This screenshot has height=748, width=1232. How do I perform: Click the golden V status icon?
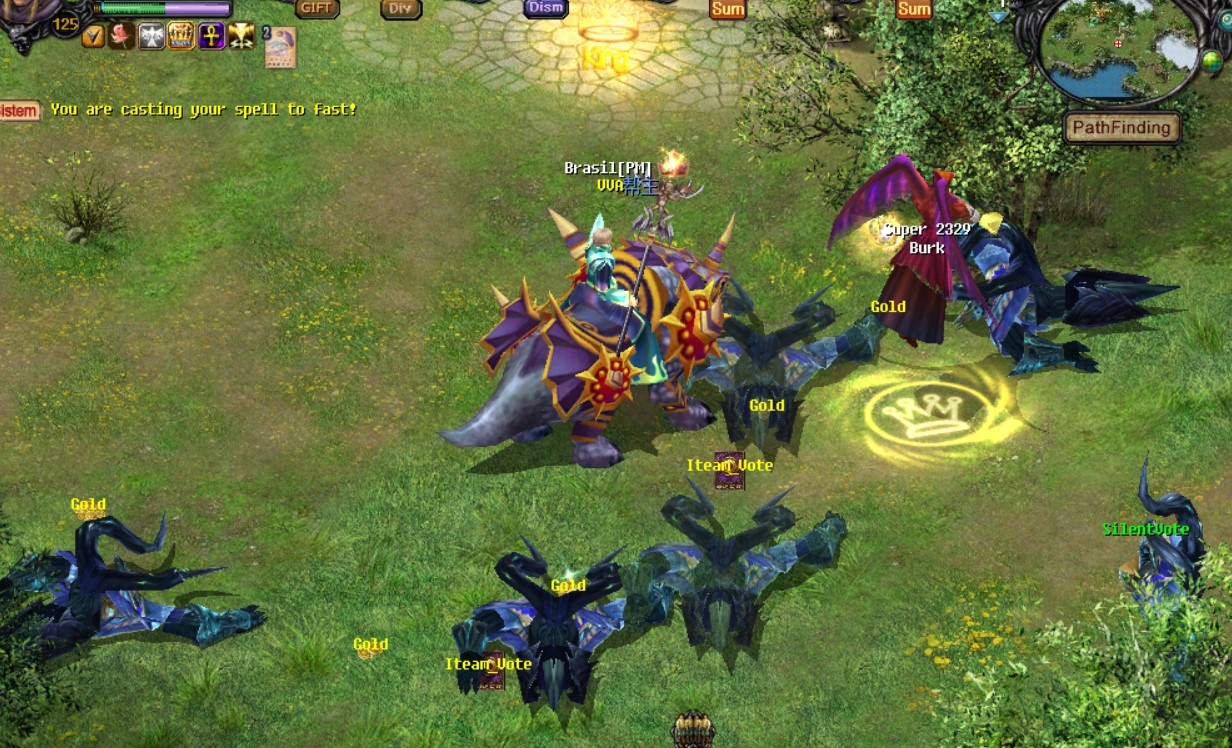pyautogui.click(x=93, y=37)
